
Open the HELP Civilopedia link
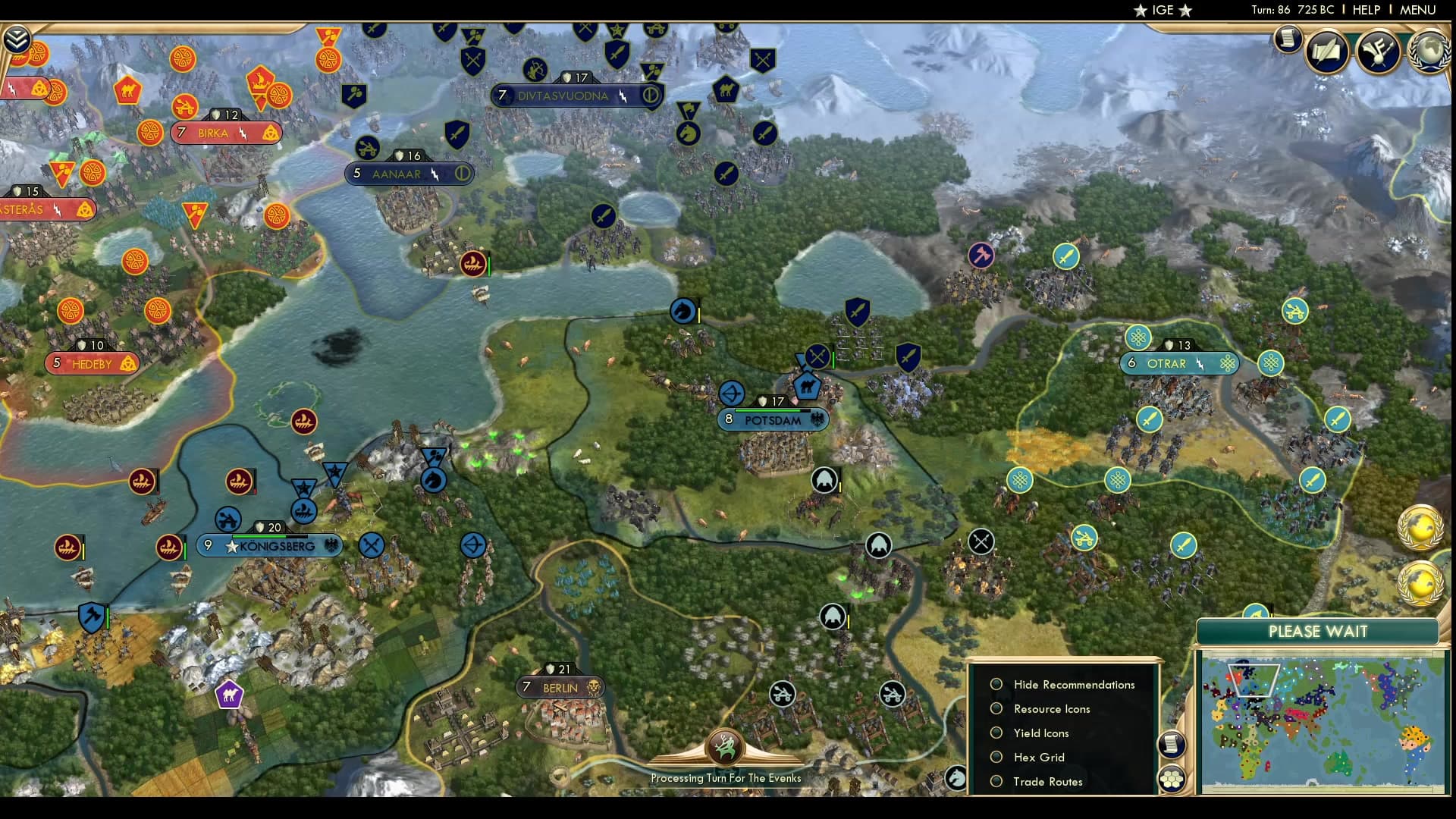tap(1366, 10)
